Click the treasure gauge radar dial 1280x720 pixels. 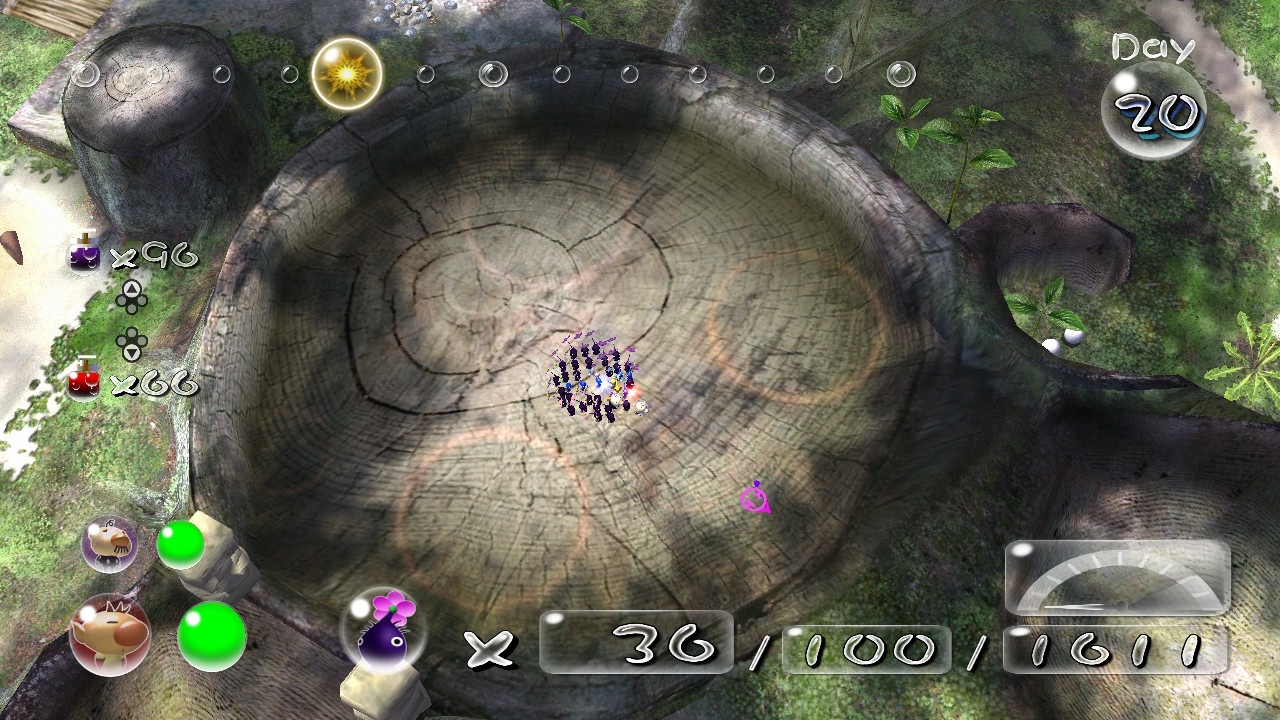pos(1117,580)
